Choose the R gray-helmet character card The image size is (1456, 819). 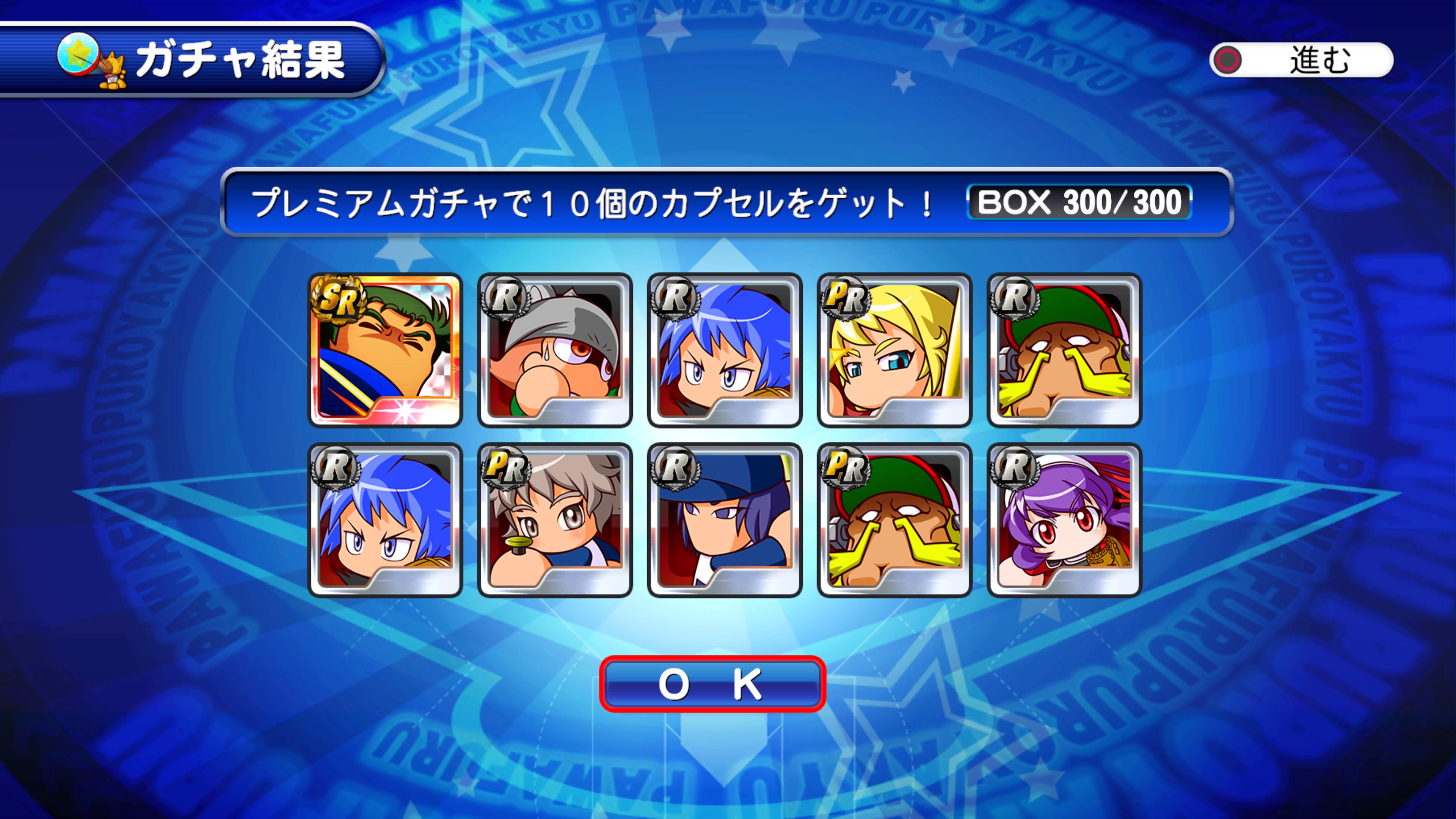pos(555,350)
